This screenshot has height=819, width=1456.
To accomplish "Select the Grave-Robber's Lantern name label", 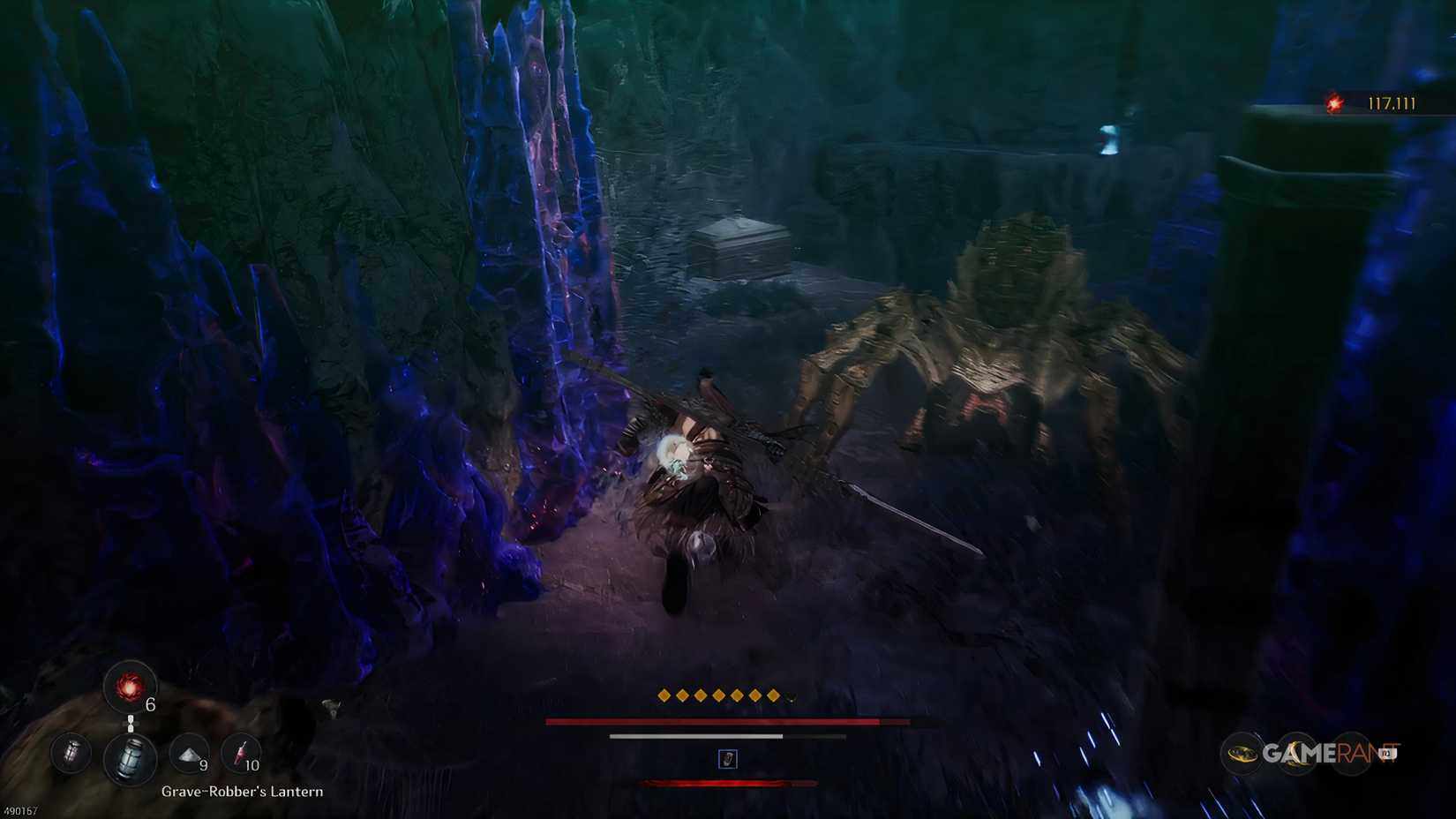I will [x=242, y=792].
